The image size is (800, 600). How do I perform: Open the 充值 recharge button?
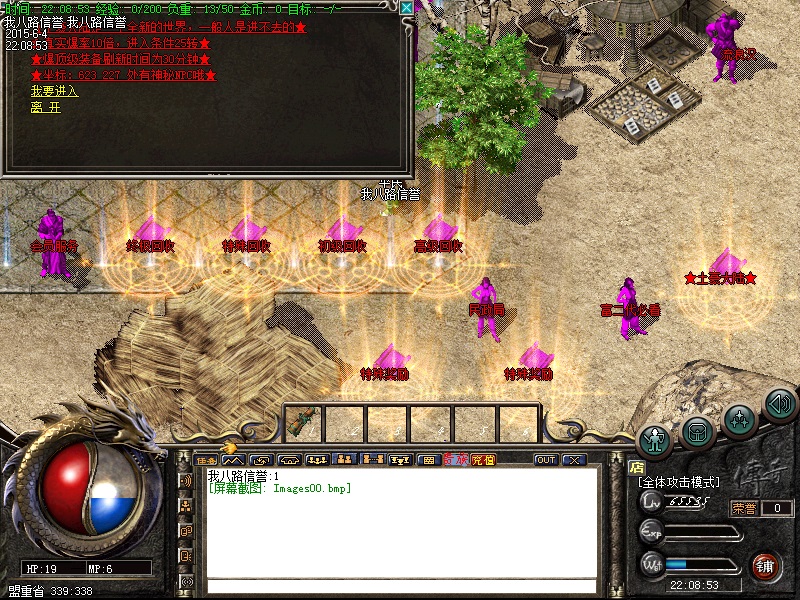(483, 460)
